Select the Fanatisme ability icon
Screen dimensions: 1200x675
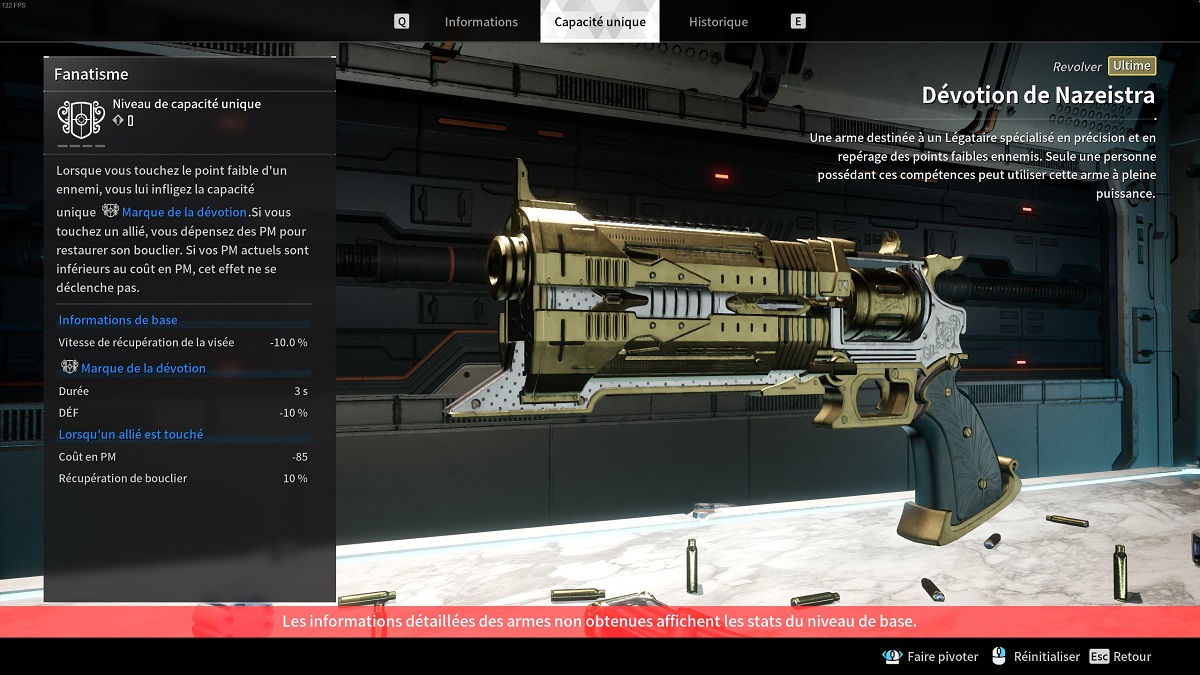81,119
